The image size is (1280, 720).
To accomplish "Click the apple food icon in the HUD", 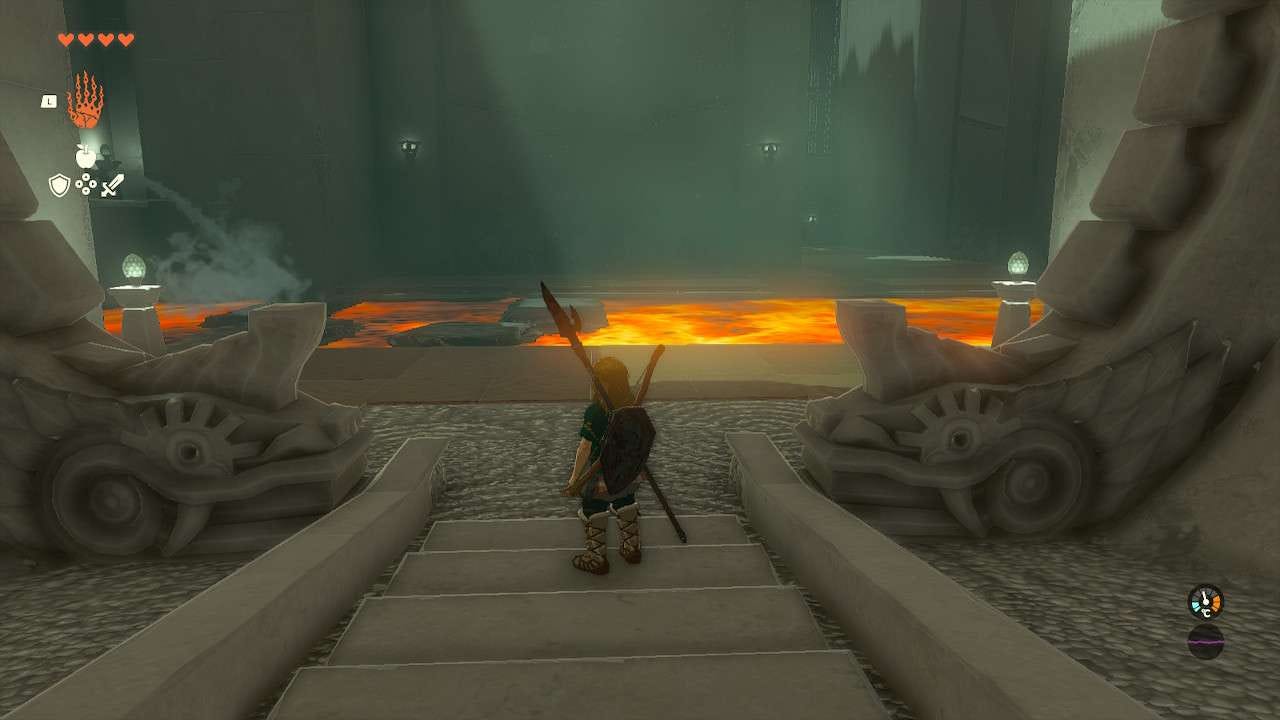I will pos(85,157).
